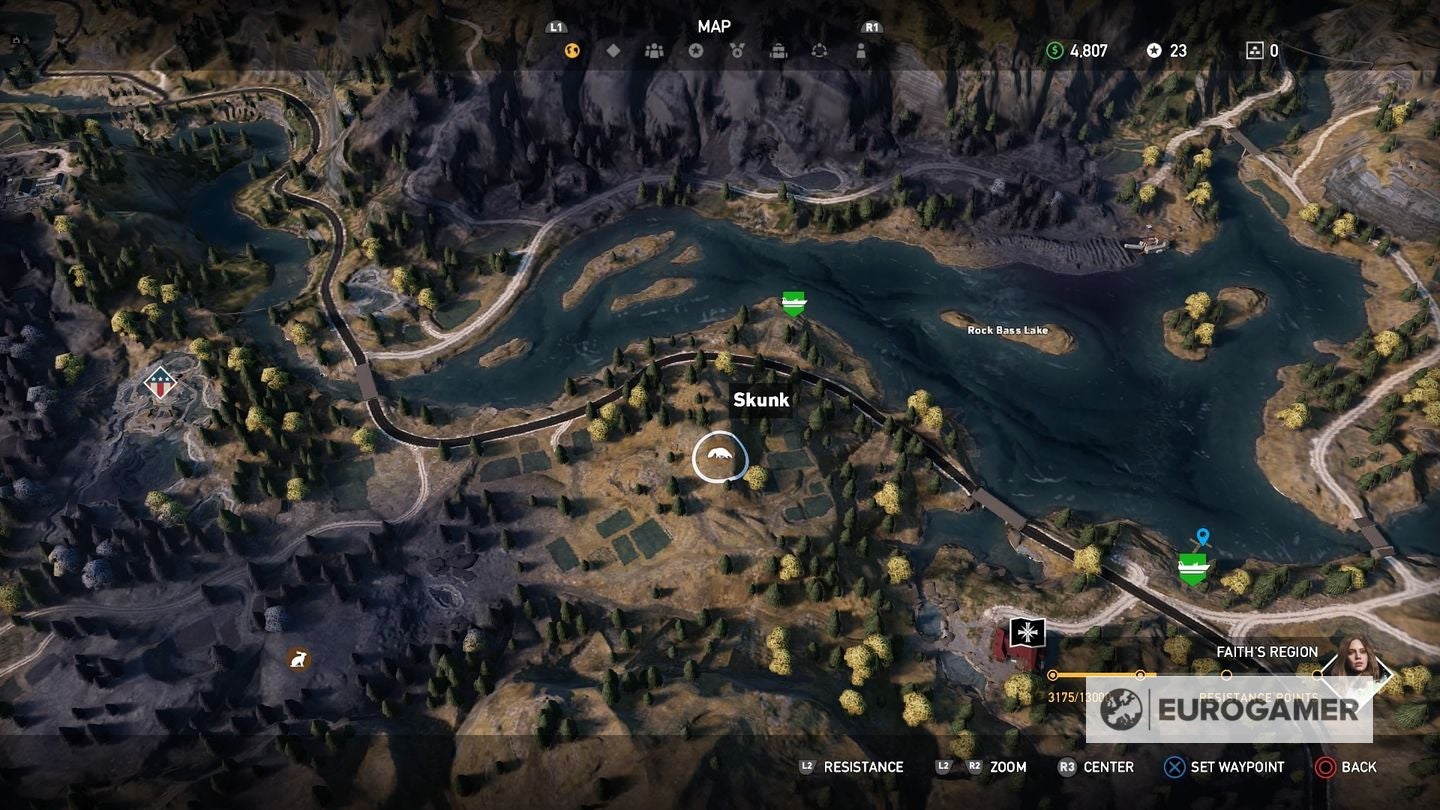Select the cultist outpost flag marker on the left

(160, 382)
